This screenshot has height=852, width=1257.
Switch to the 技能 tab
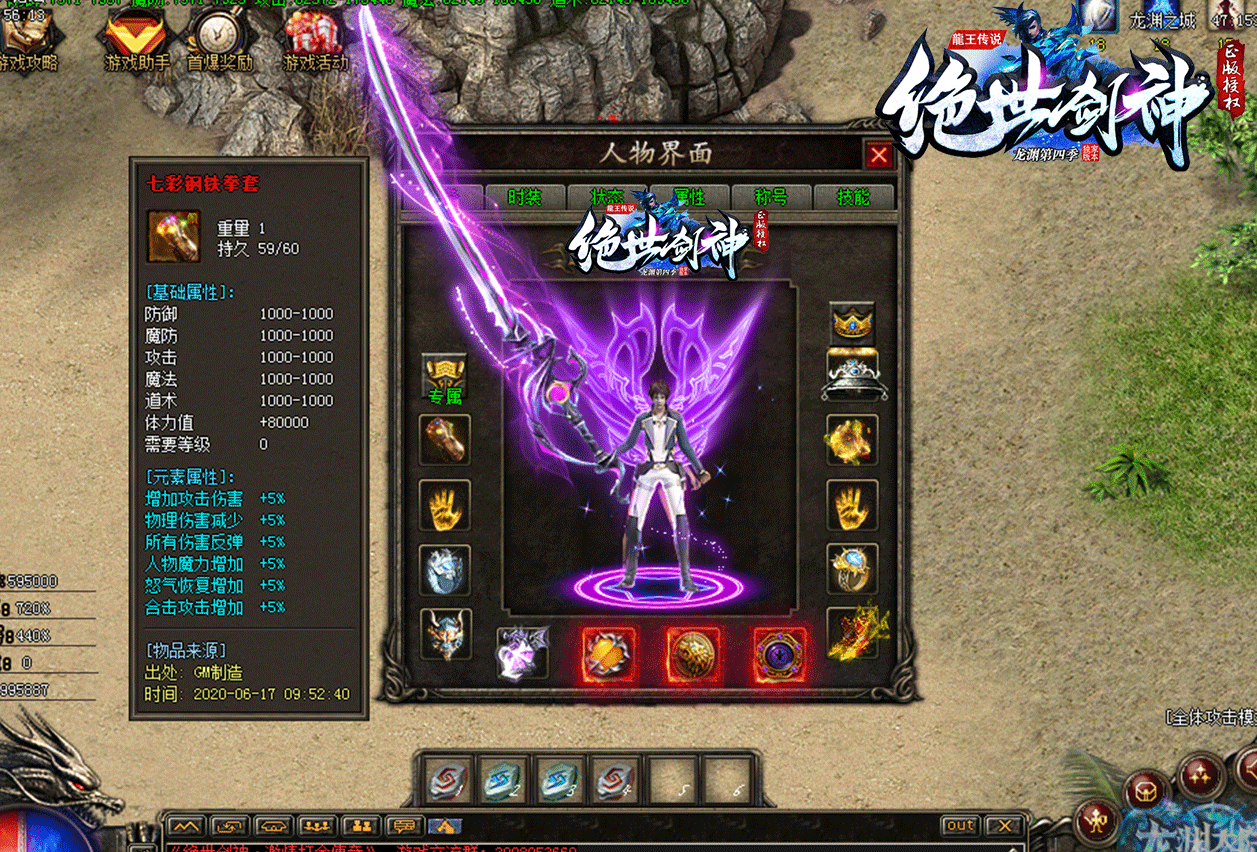pyautogui.click(x=853, y=197)
